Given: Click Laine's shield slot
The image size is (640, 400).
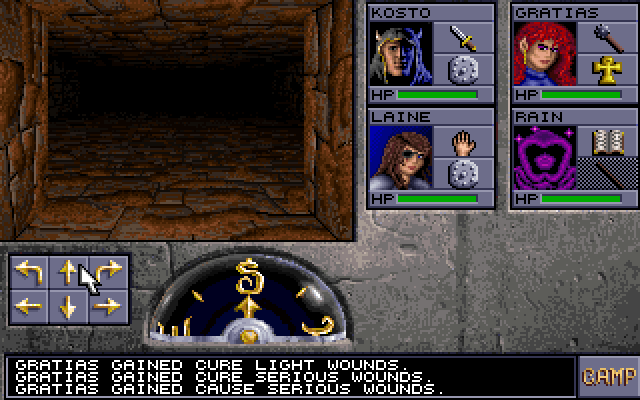Looking at the screenshot, I should pos(464,173).
